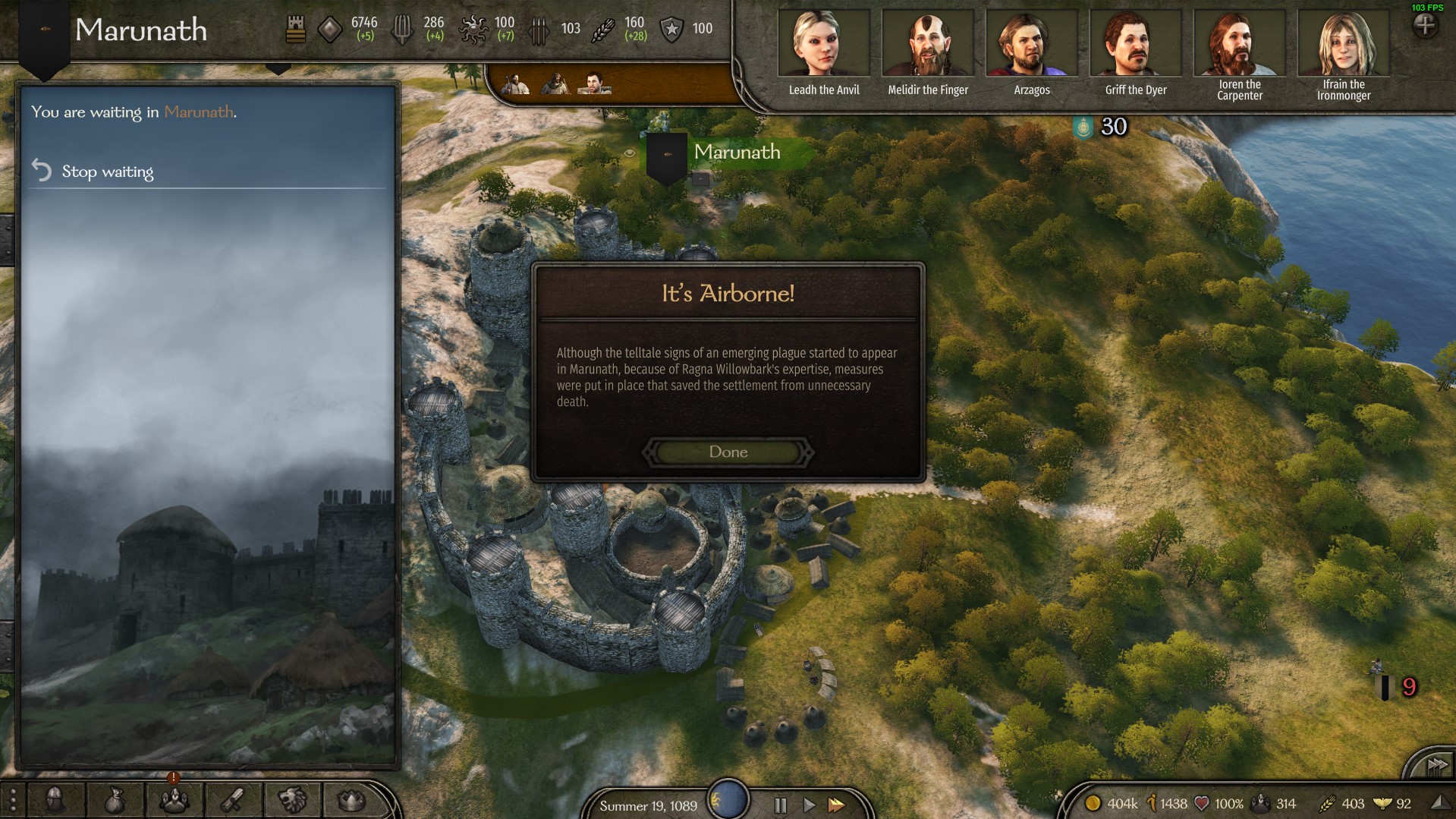This screenshot has height=819, width=1456.
Task: Open the clan wolf-head icon
Action: [x=292, y=800]
